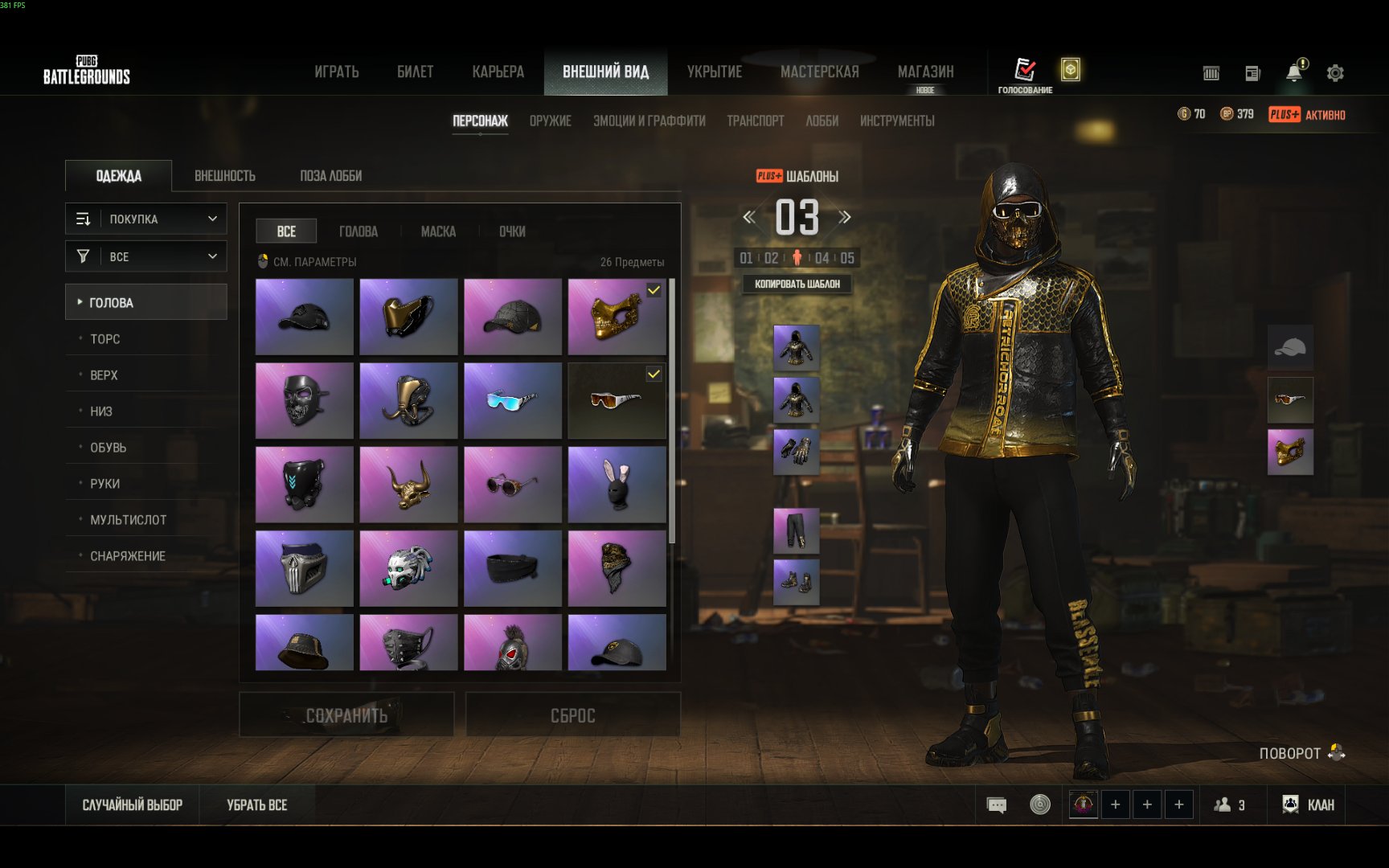The width and height of the screenshot is (1389, 868).
Task: Equip the bunny ears balaclava
Action: 617,485
